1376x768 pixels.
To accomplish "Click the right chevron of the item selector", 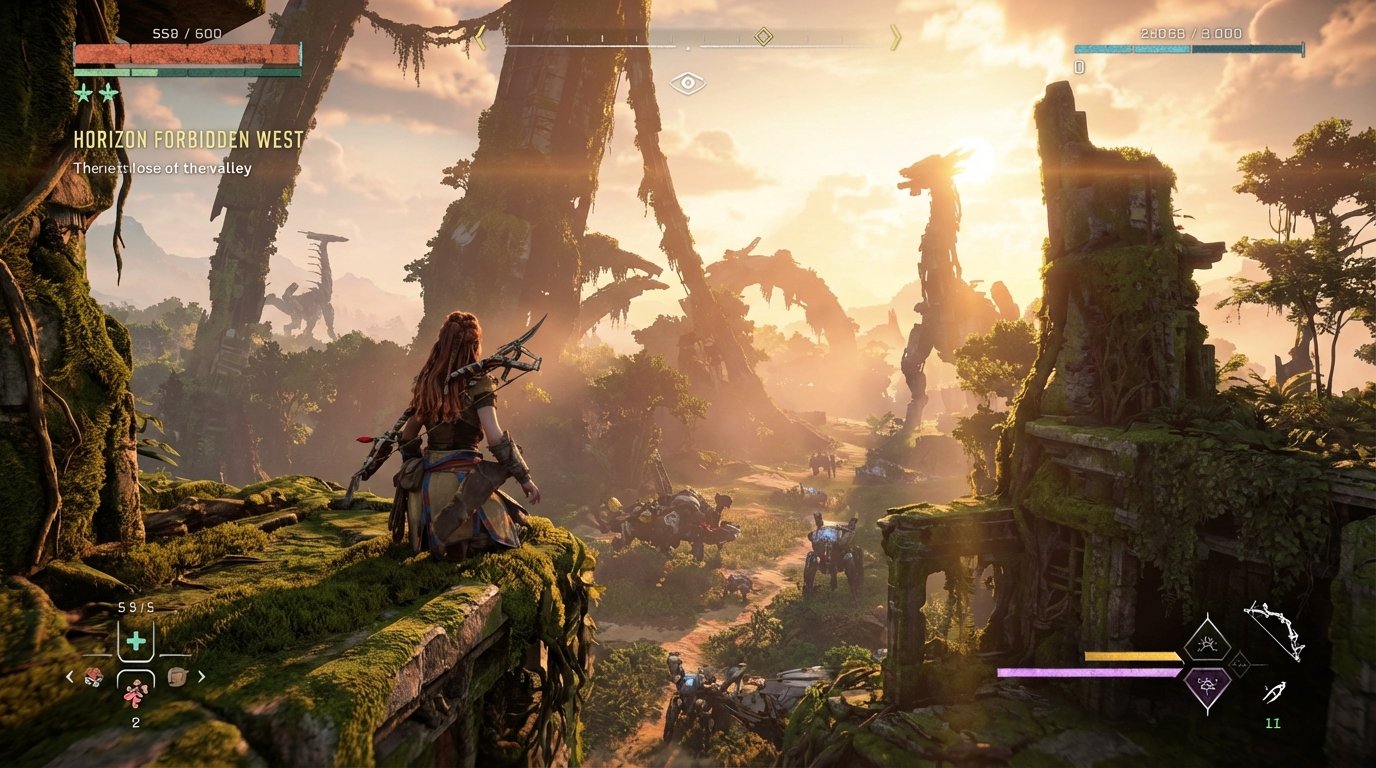I will point(200,677).
